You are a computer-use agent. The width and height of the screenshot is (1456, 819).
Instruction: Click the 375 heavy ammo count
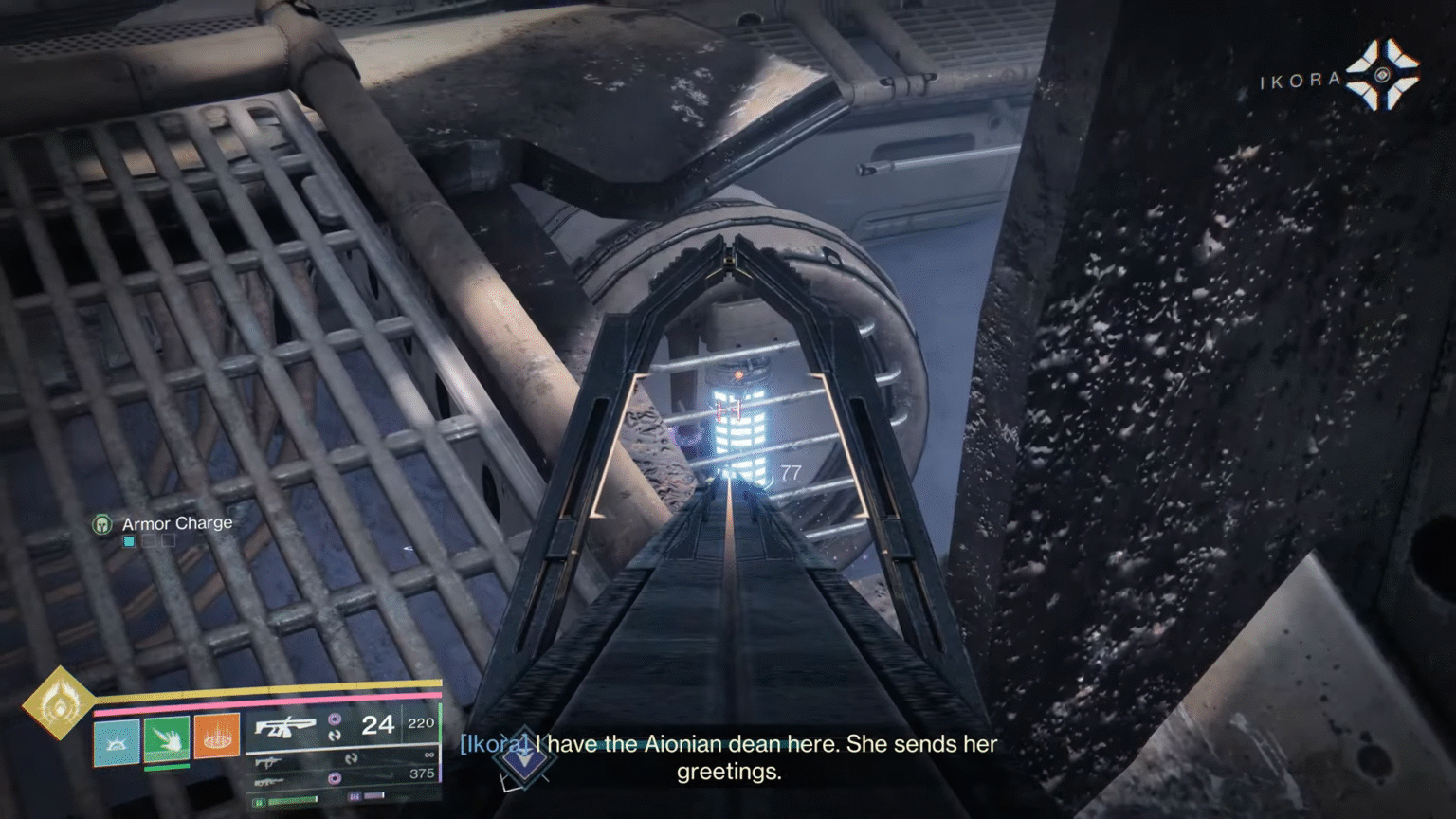point(421,773)
